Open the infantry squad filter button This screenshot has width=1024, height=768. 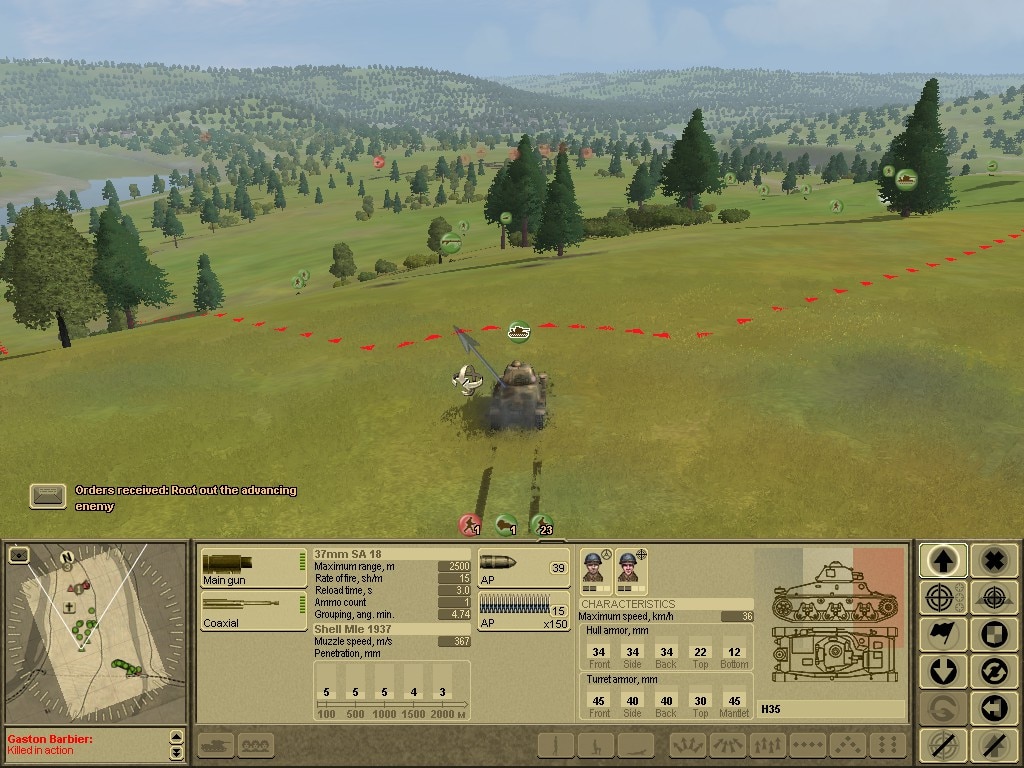tap(256, 745)
